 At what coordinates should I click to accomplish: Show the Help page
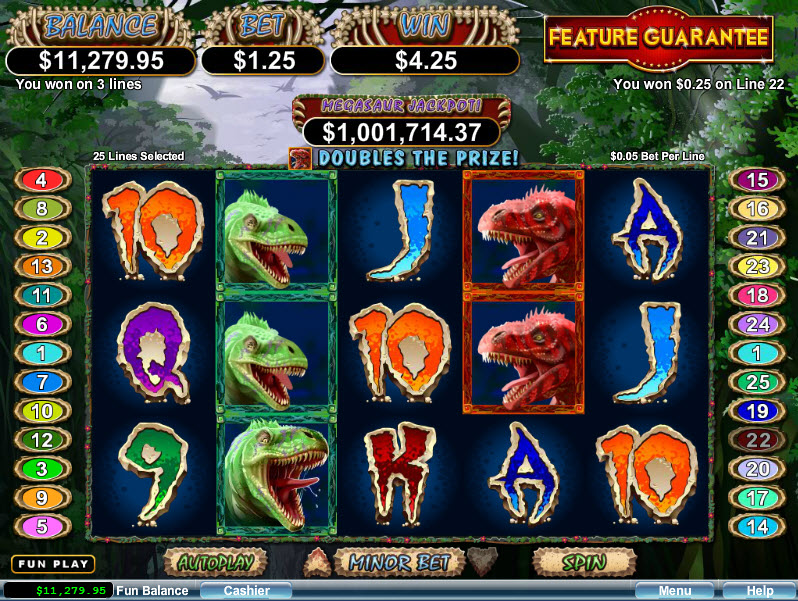tap(760, 591)
